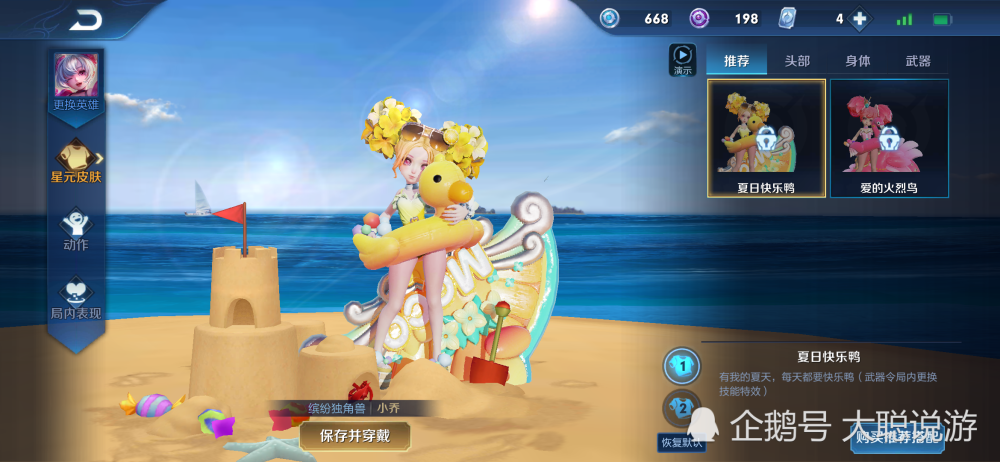
Task: Play the 演示 demo preview
Action: coord(682,59)
